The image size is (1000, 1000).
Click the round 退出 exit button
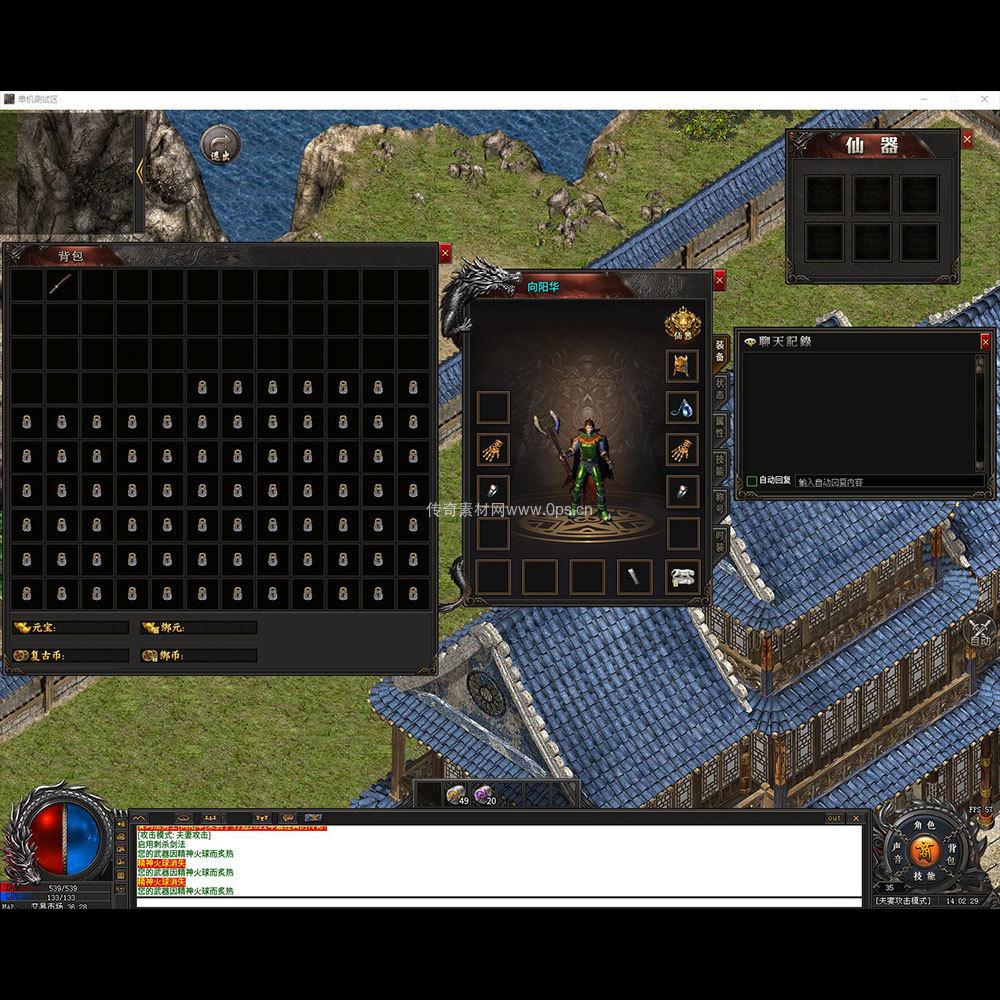pos(219,145)
